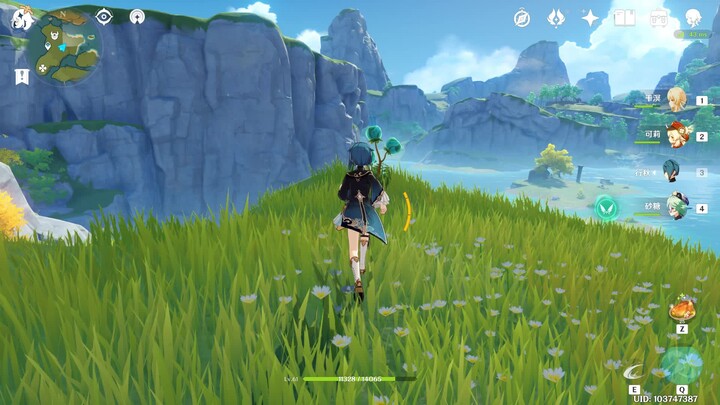Viewport: 720px width, 405px height.
Task: Open the Battle Pass winged emblem icon
Action: tap(556, 18)
